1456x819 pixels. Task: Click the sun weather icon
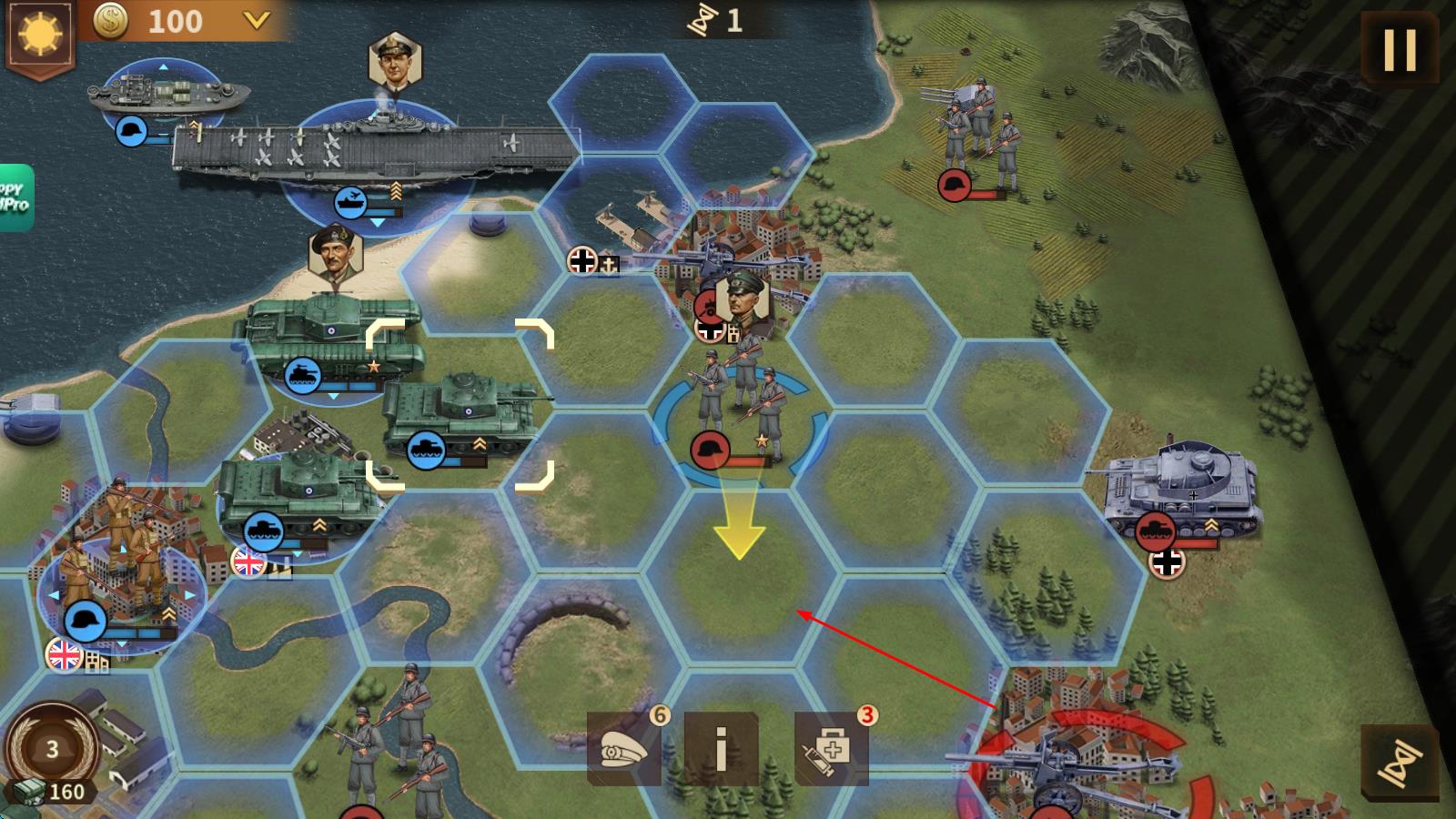click(x=39, y=35)
